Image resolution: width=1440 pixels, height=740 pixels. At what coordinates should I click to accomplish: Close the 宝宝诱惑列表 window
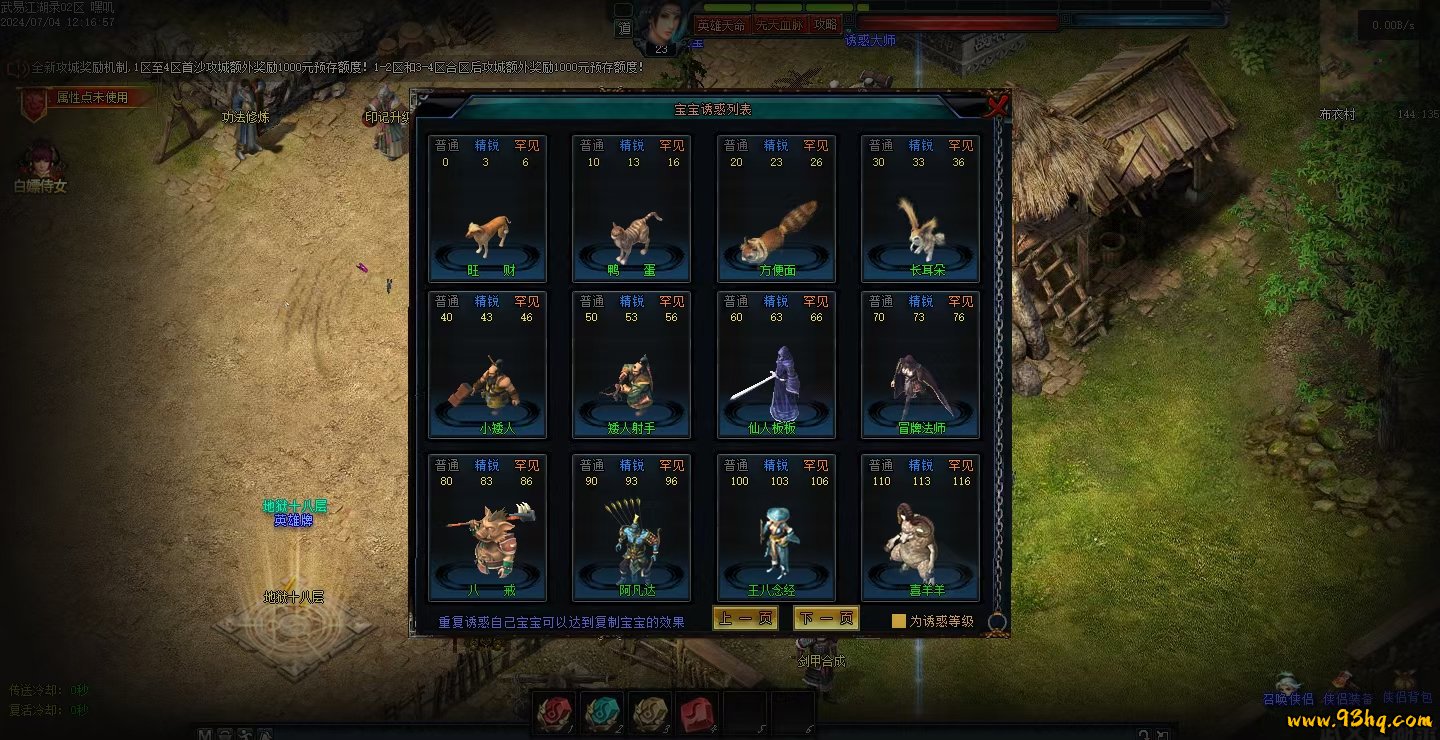click(996, 106)
